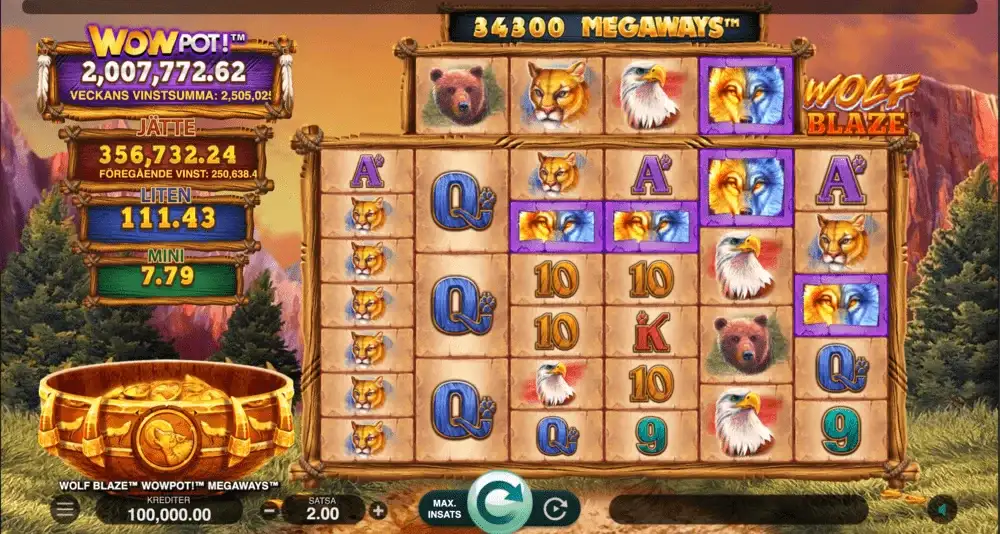Viewport: 1000px width, 534px height.
Task: Increase the bet with the plus button
Action: pyautogui.click(x=378, y=510)
